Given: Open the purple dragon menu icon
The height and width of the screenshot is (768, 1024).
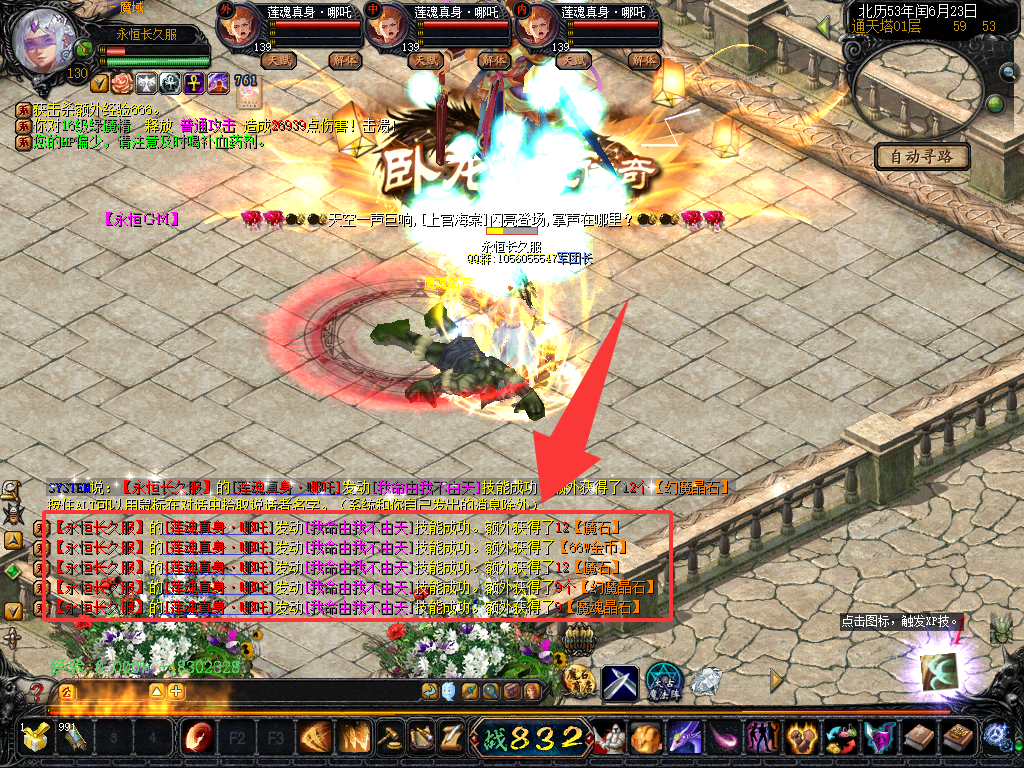Looking at the screenshot, I should 685,738.
